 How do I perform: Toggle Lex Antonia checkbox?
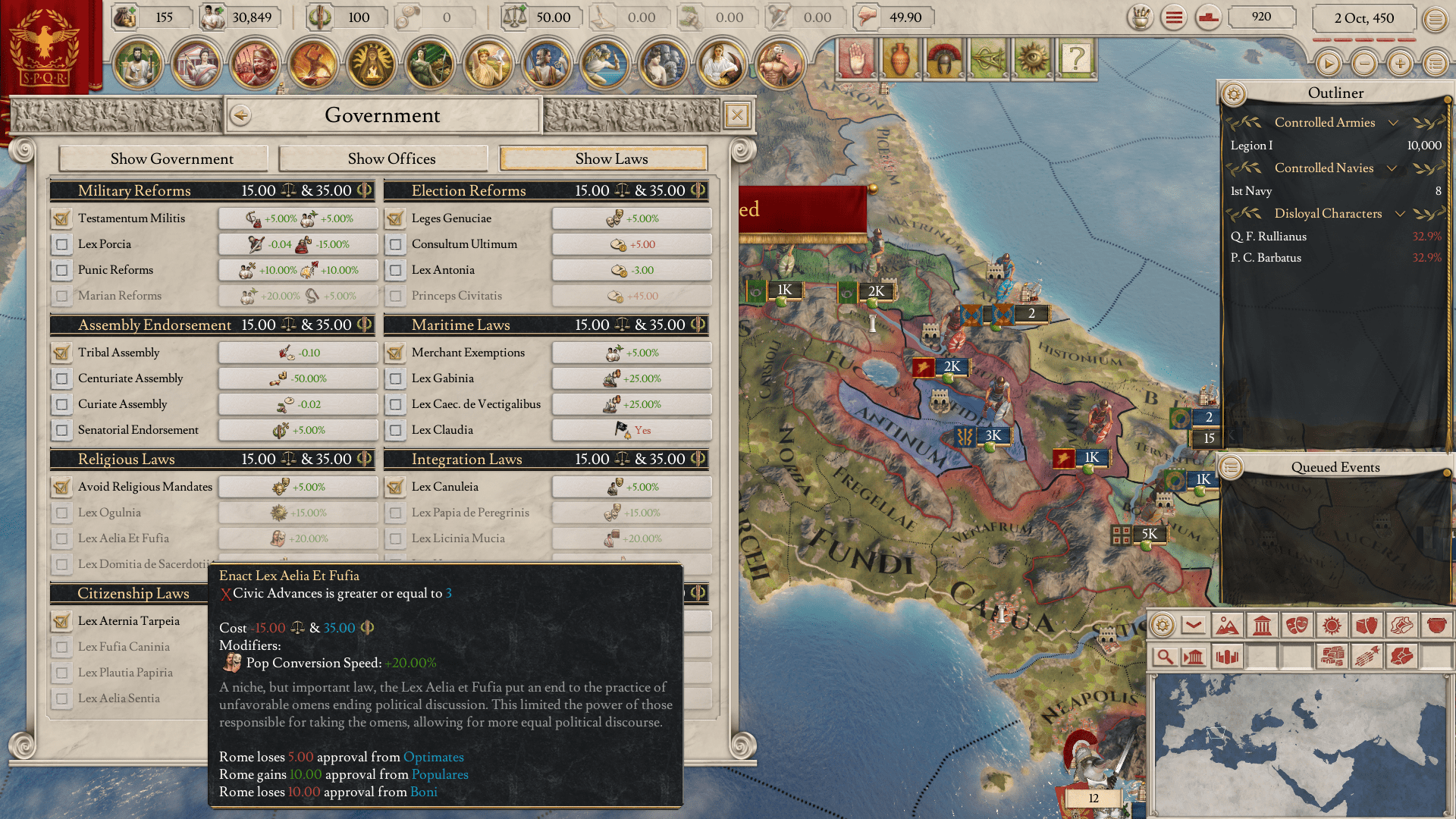(395, 270)
